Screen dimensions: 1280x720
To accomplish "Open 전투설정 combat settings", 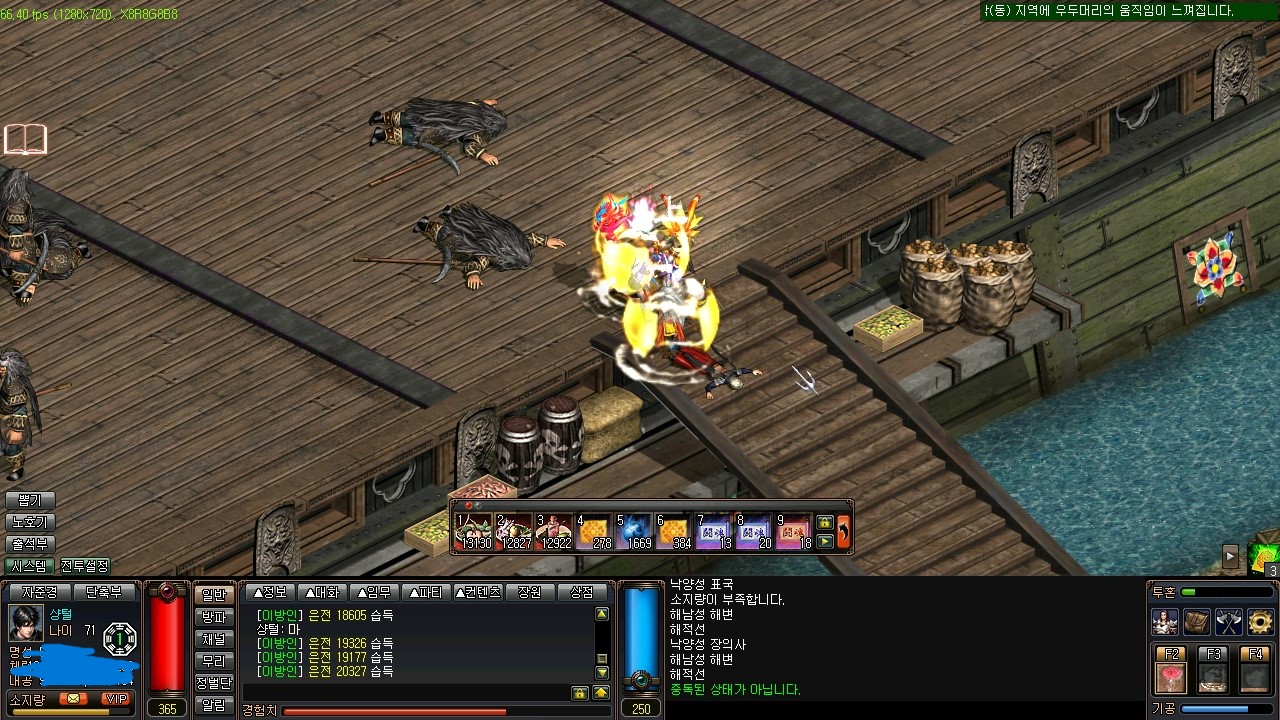I will (x=85, y=567).
